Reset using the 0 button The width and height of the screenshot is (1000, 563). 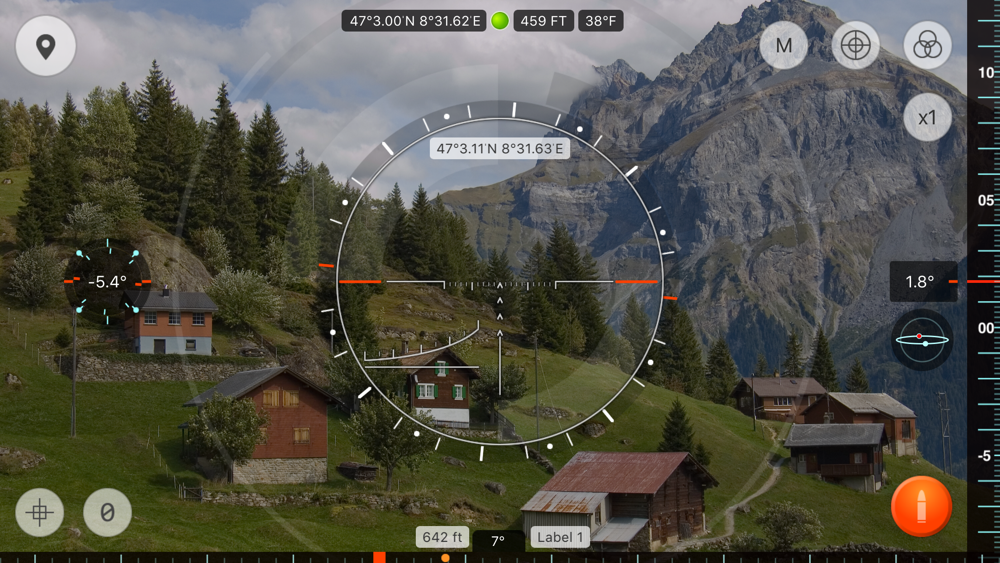click(x=107, y=513)
